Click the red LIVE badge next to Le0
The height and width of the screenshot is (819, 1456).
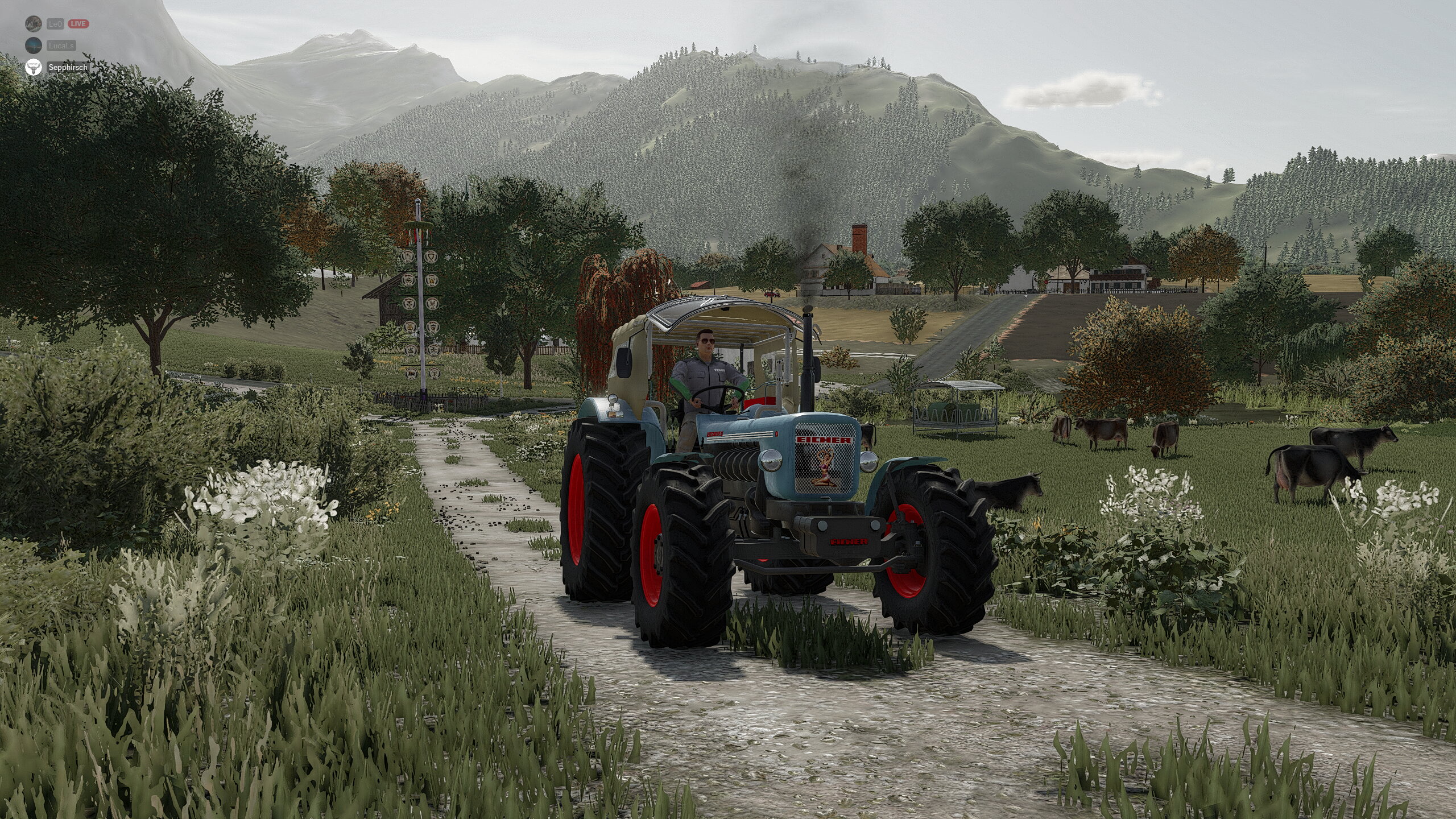[x=78, y=24]
